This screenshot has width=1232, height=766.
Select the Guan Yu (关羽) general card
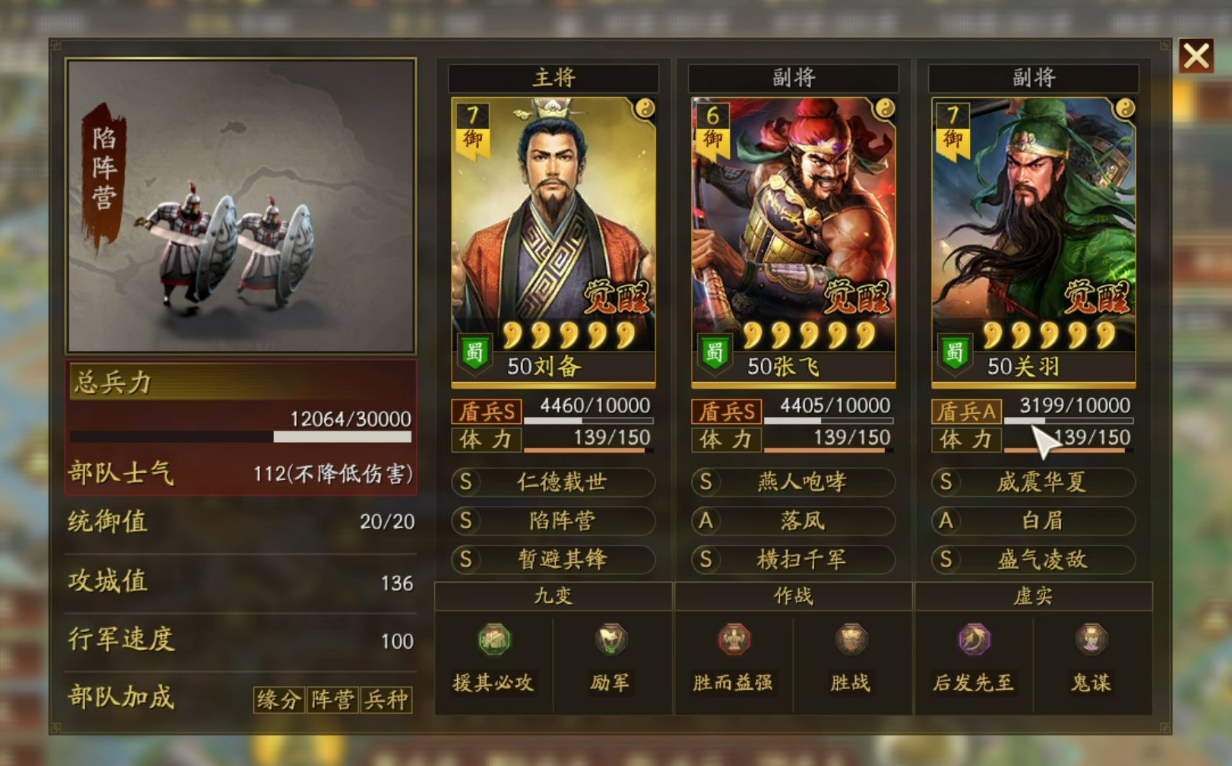(1033, 240)
